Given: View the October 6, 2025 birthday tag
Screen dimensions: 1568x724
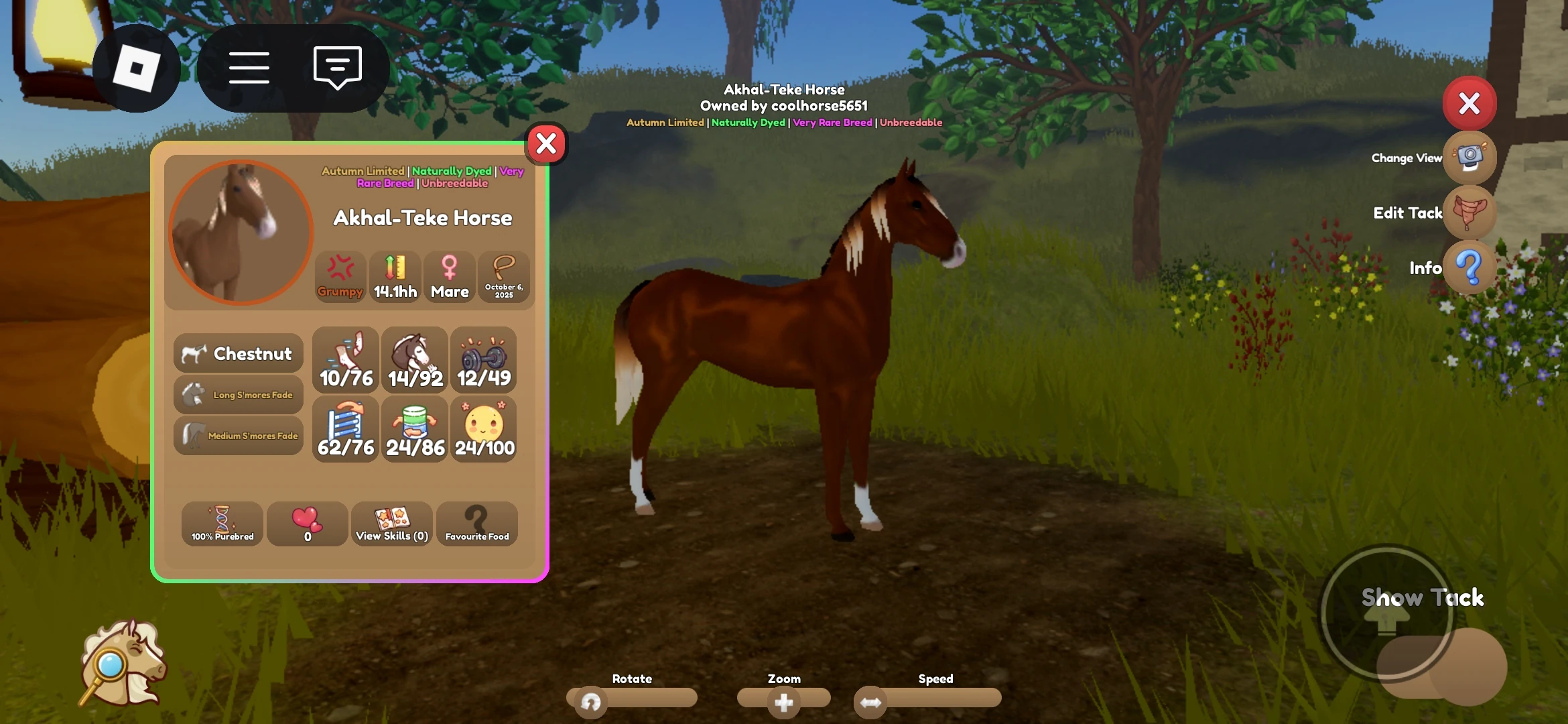Looking at the screenshot, I should (504, 277).
